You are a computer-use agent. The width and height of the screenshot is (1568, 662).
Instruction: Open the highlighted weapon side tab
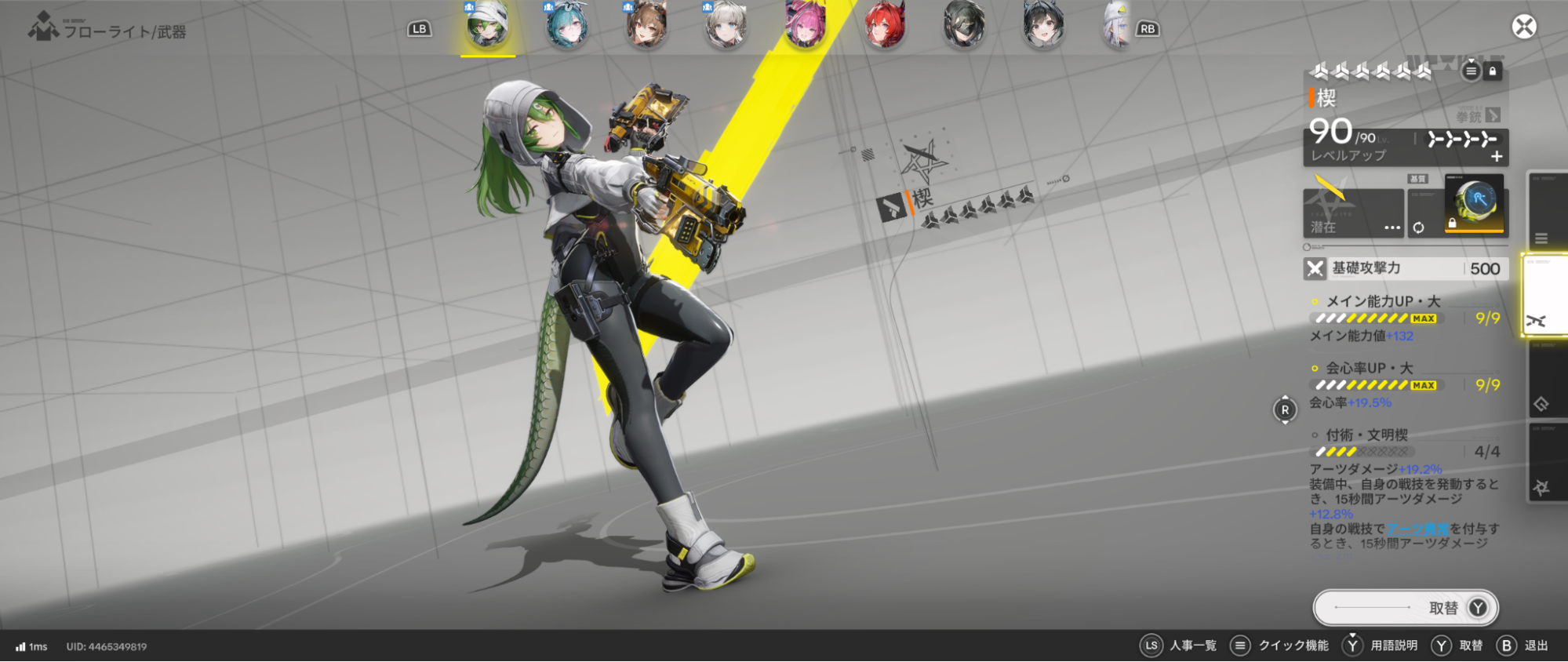tap(1544, 296)
